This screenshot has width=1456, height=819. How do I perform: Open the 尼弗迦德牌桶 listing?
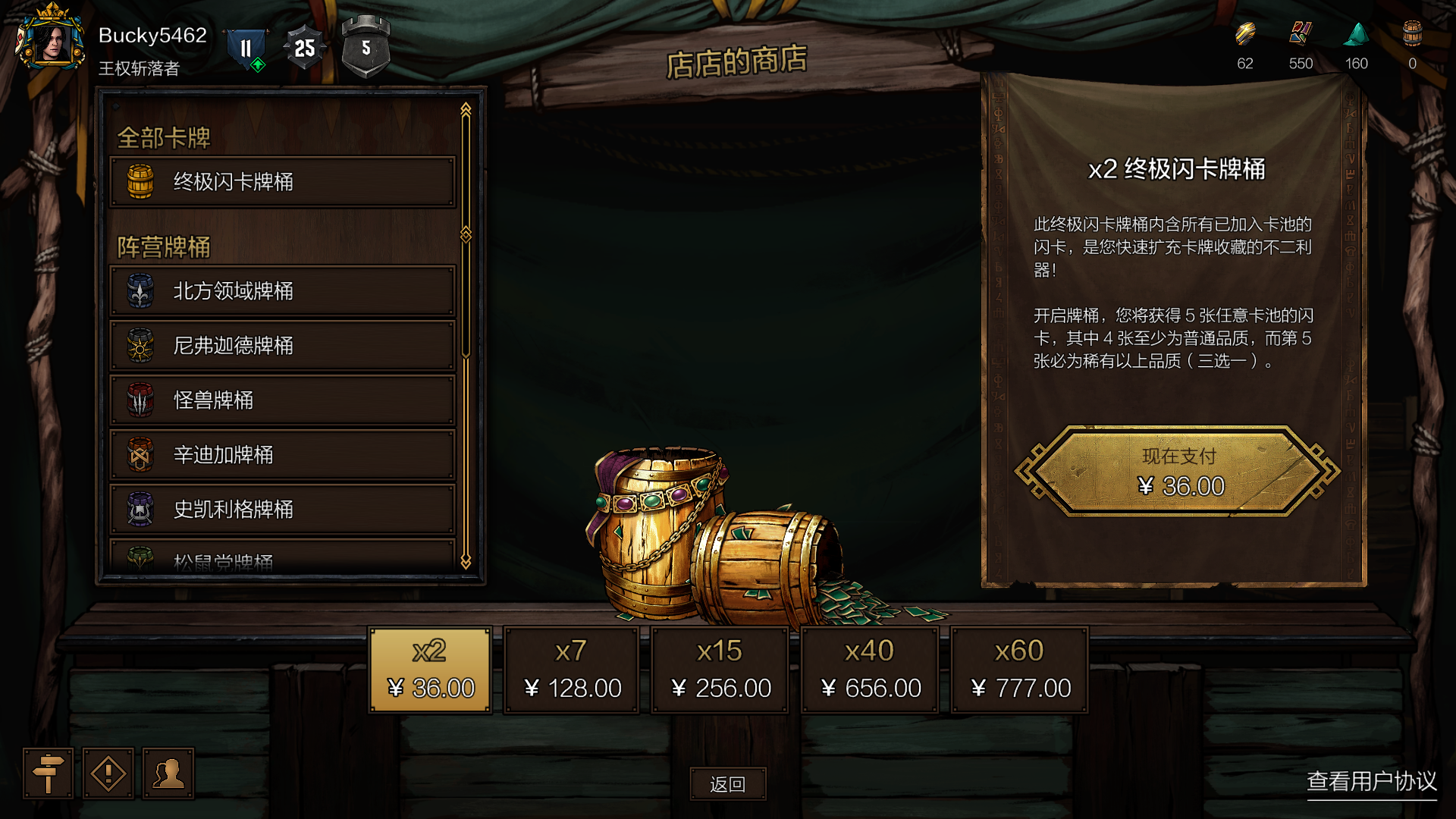[282, 346]
